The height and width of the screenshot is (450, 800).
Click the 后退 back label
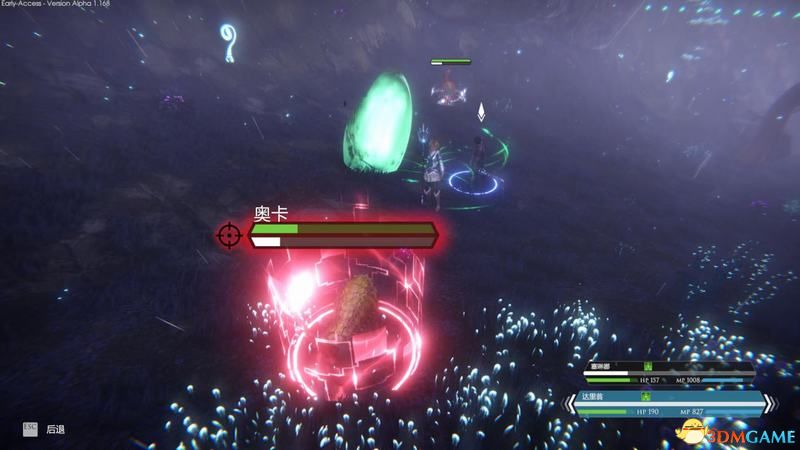tap(56, 428)
